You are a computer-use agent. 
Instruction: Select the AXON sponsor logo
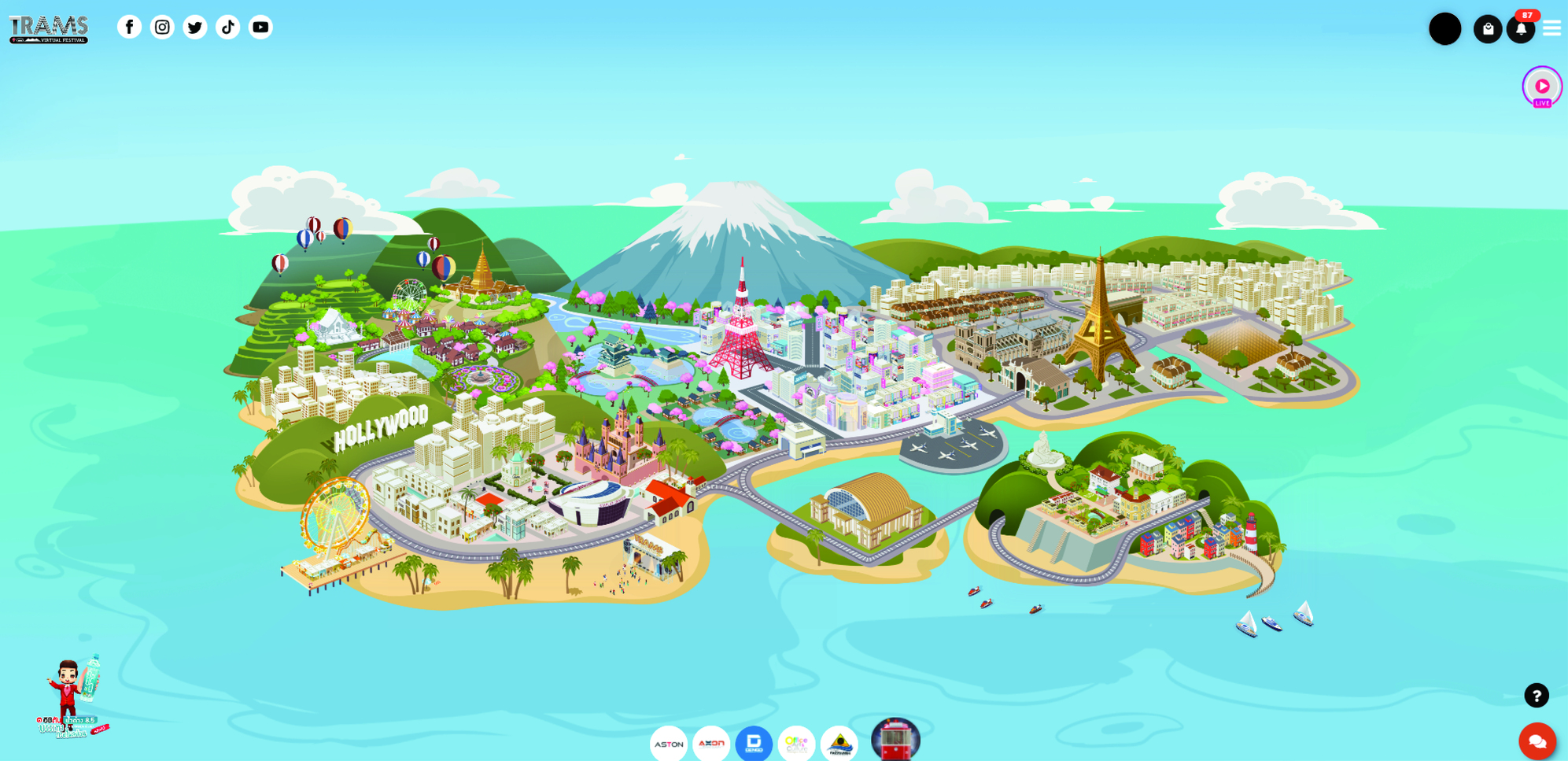coord(711,744)
